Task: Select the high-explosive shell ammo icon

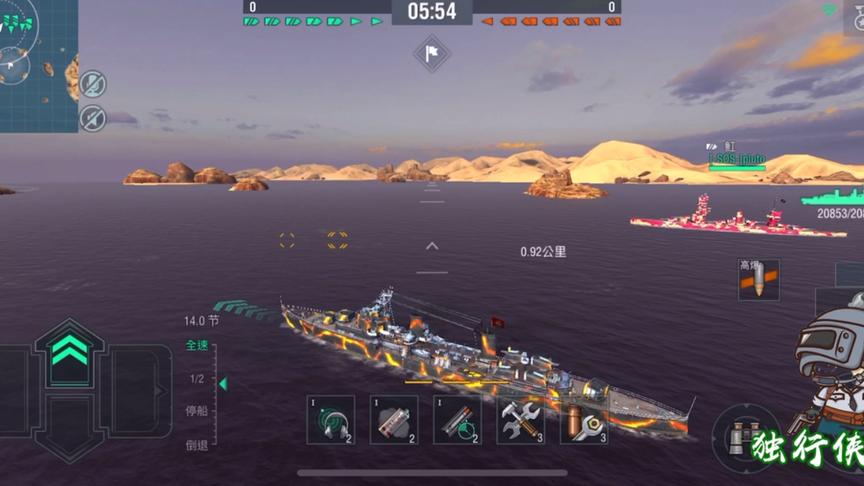Action: (758, 281)
